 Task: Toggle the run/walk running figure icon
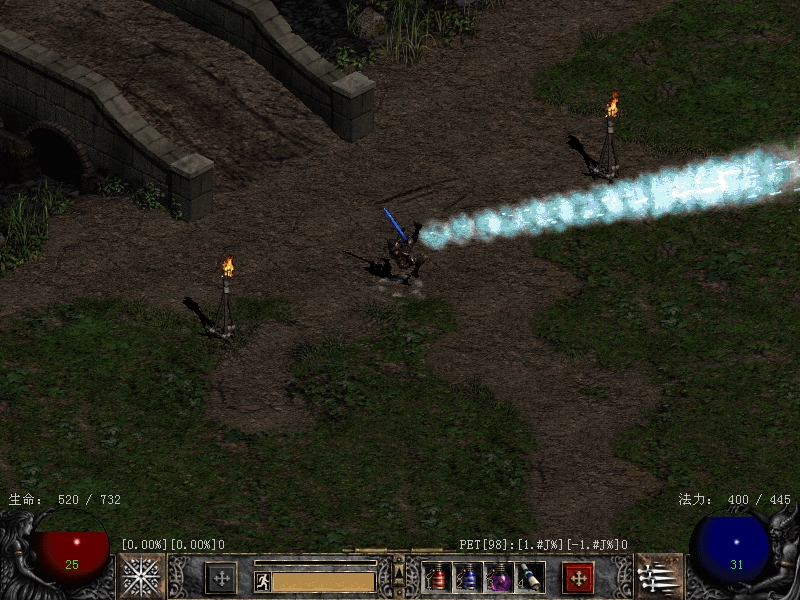(263, 581)
